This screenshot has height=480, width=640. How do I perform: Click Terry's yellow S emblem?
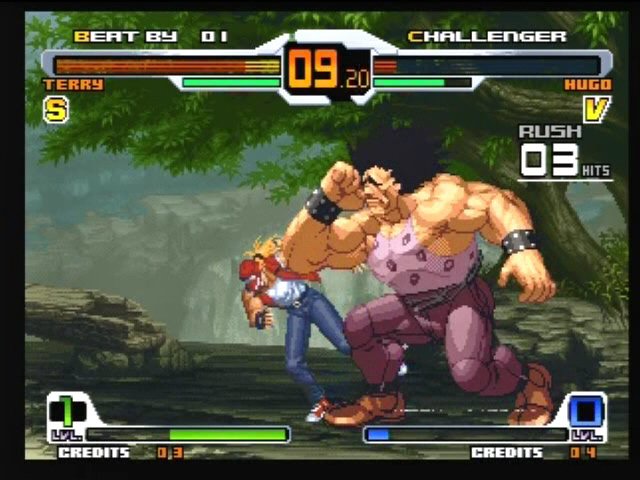pos(55,110)
